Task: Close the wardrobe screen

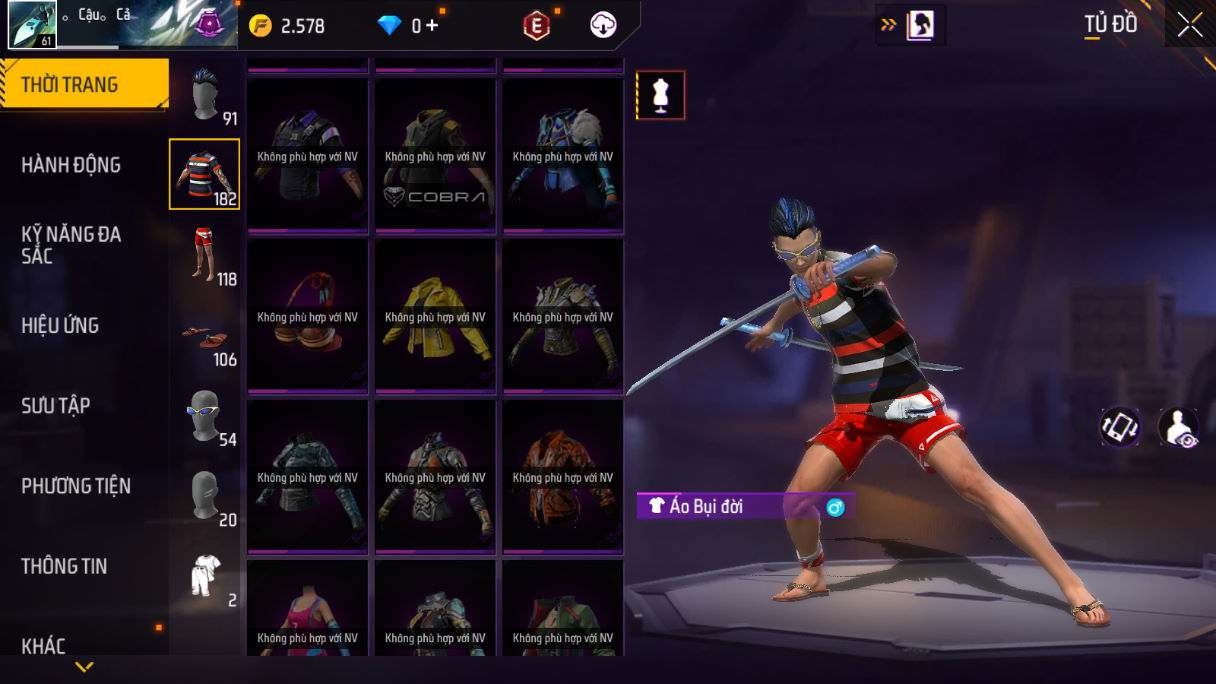Action: 1190,25
